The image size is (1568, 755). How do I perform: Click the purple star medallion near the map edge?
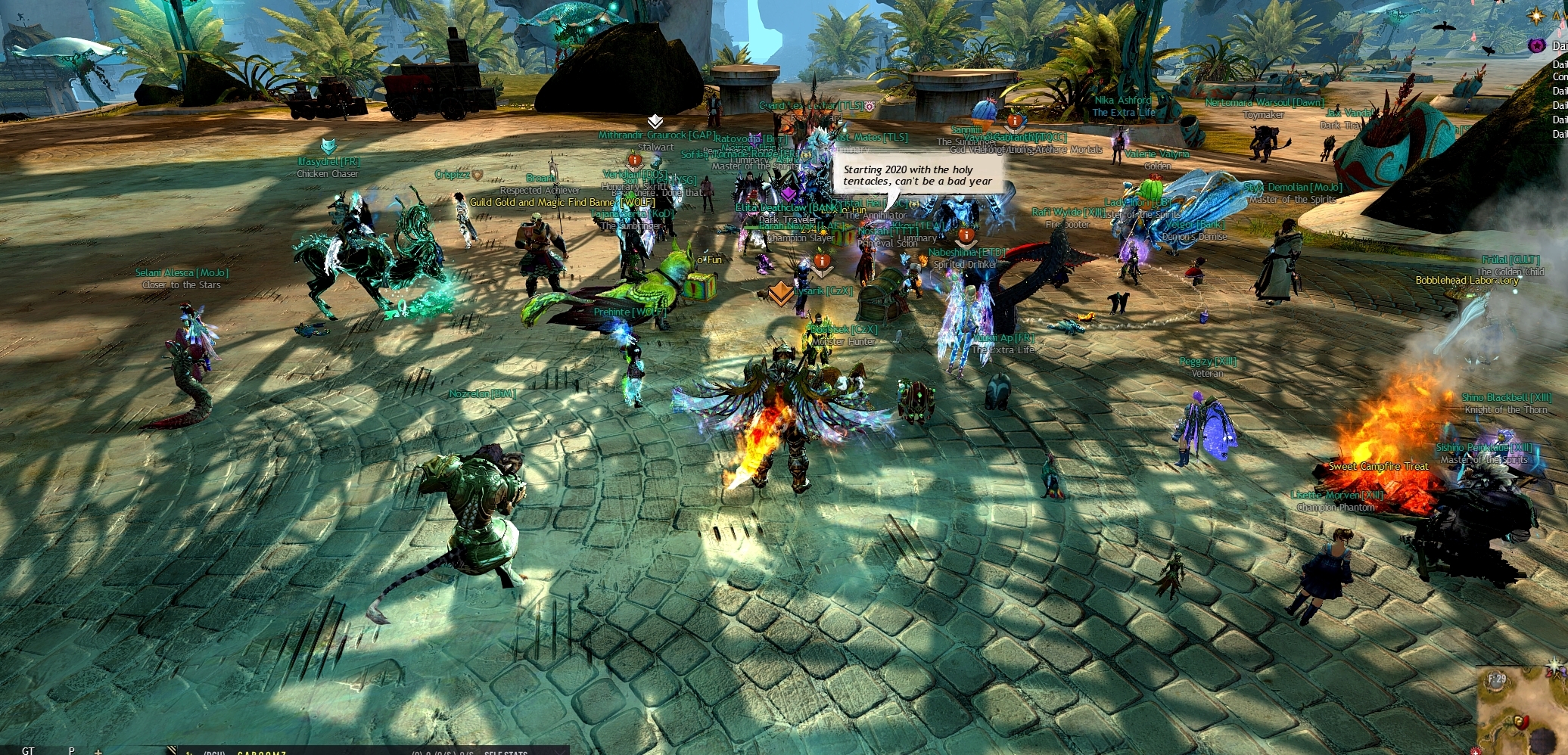[1538, 45]
